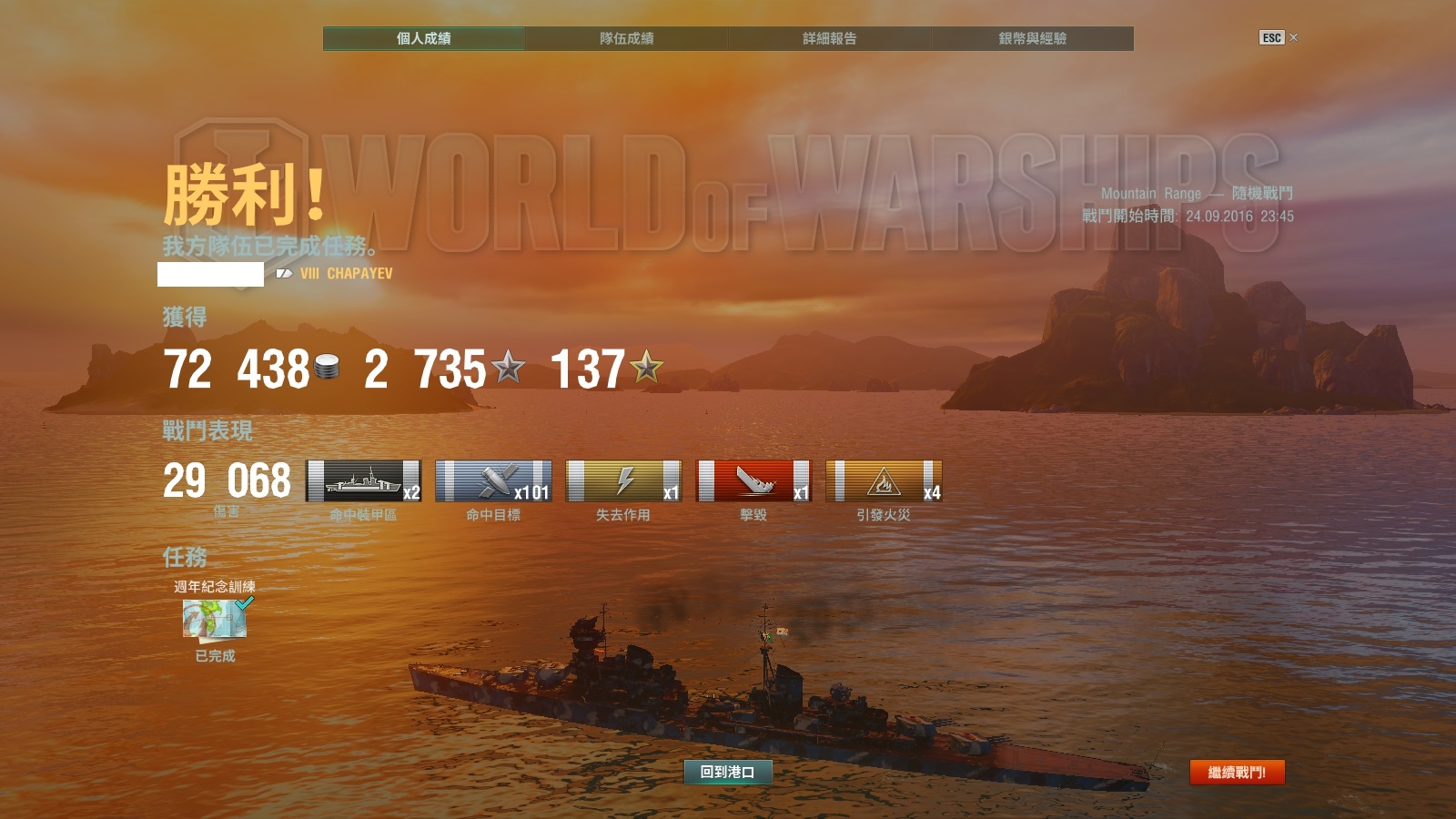Viewport: 1456px width, 819px height.
Task: Click the 回到港口 return to port button
Action: coord(727,772)
